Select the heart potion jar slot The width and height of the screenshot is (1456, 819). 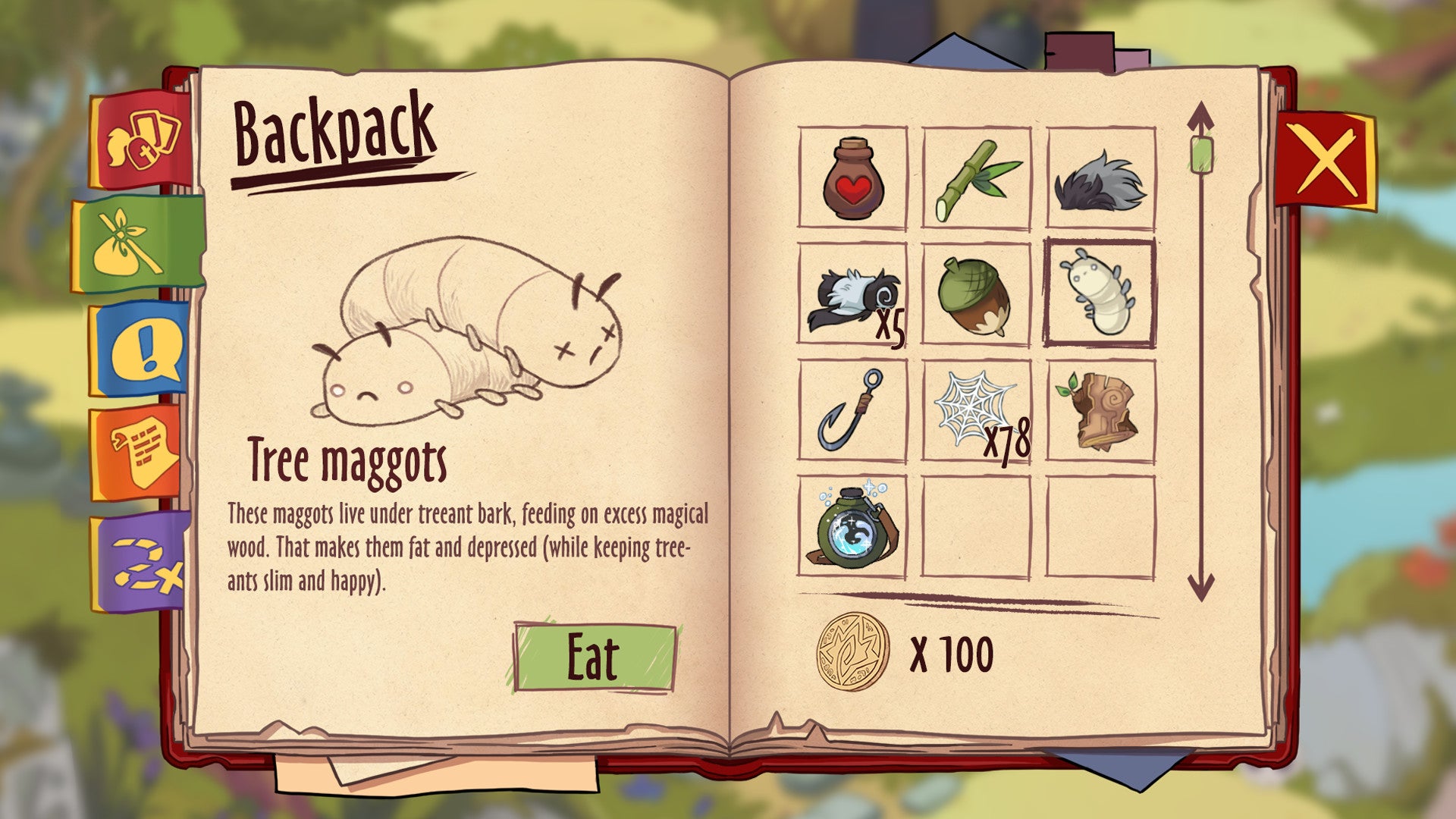tap(852, 178)
